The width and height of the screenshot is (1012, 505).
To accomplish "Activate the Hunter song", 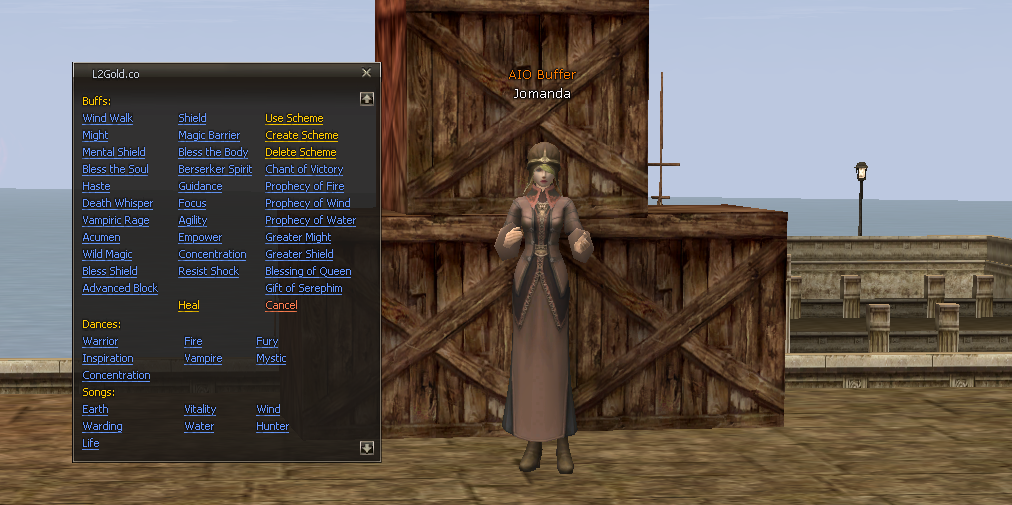I will 272,426.
